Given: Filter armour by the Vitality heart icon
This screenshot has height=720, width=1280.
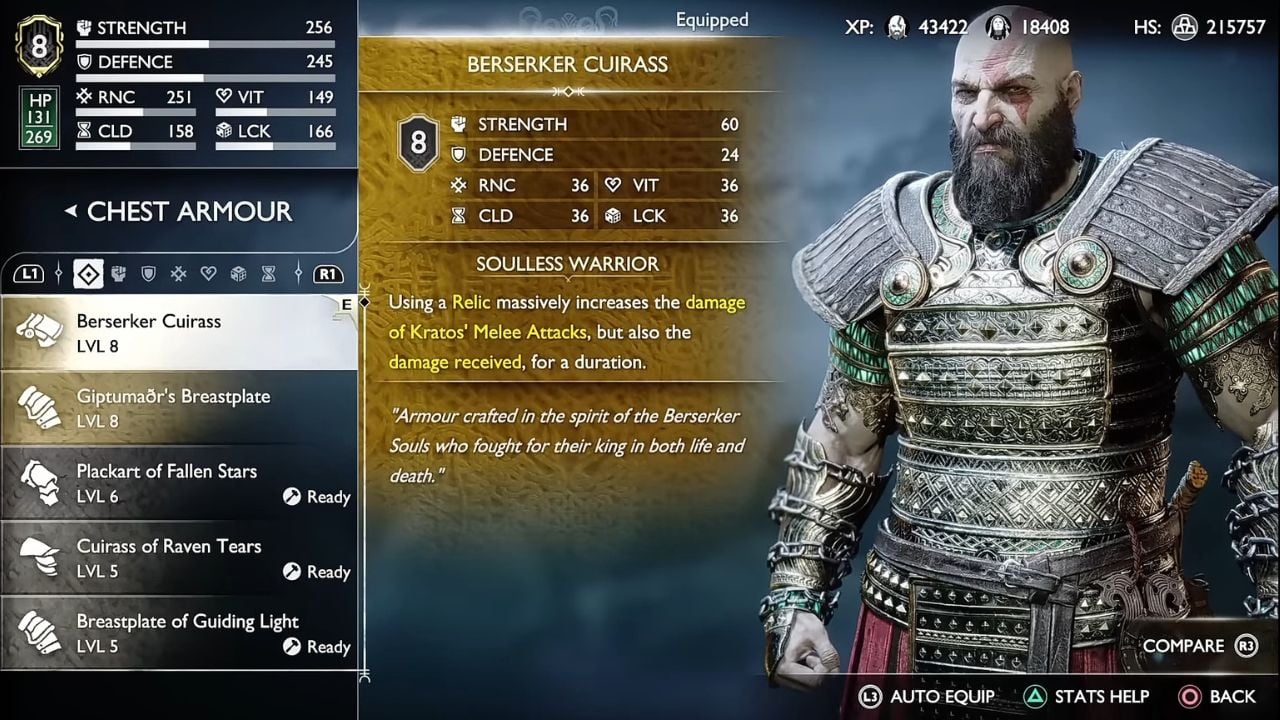Looking at the screenshot, I should pyautogui.click(x=208, y=273).
